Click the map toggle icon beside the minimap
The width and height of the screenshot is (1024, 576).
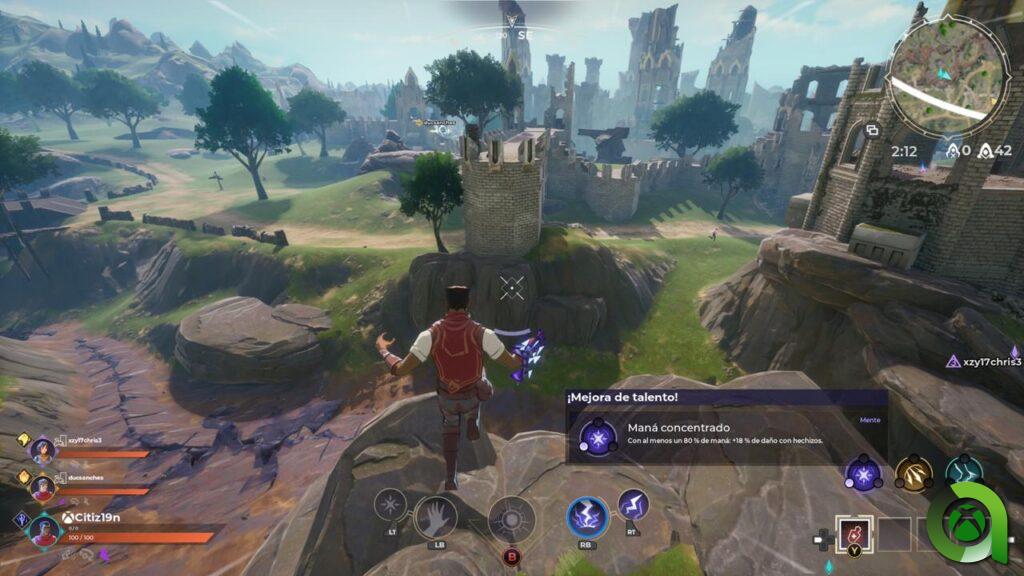click(x=872, y=130)
